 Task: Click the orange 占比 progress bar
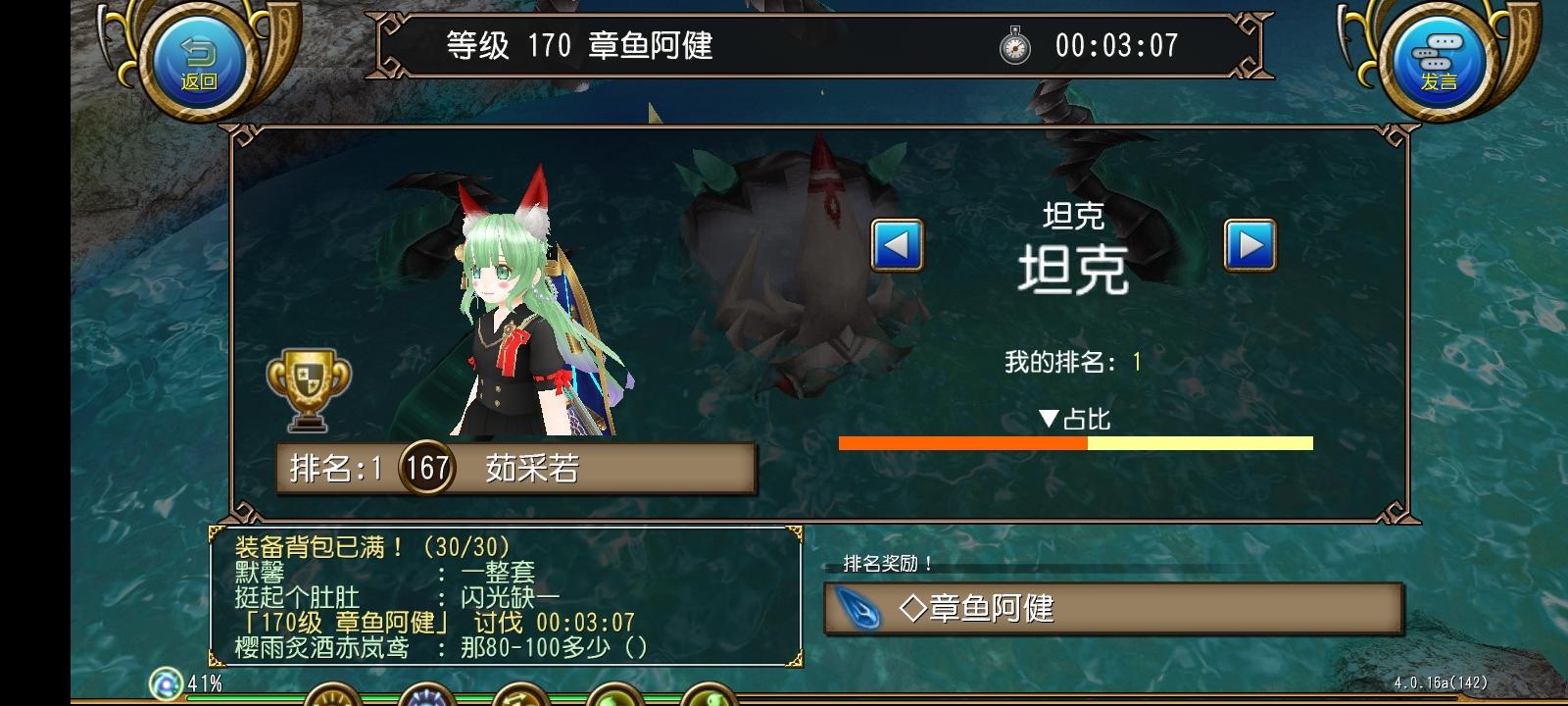(960, 442)
